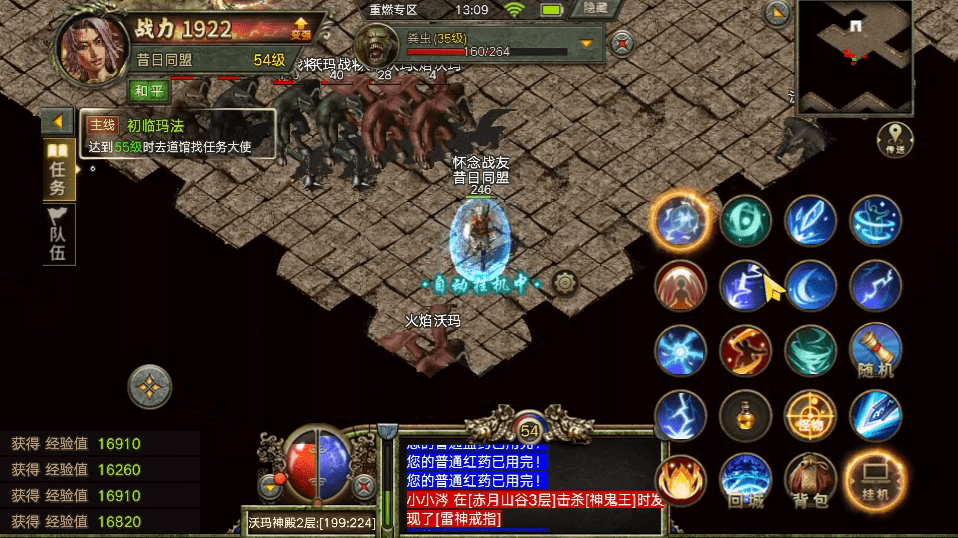
Task: Switch to the 队伍 team tab
Action: 57,236
